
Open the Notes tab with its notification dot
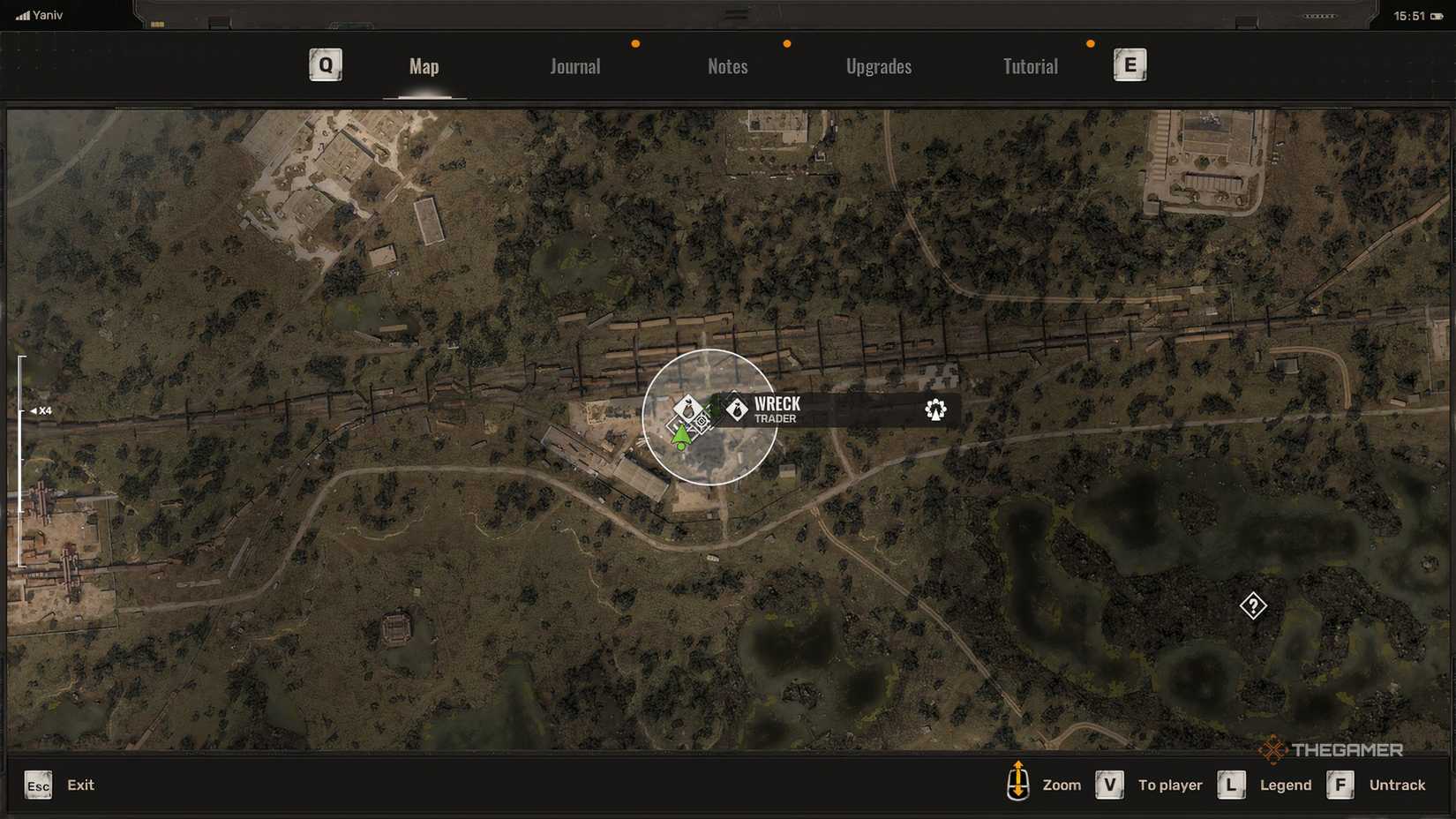727,66
